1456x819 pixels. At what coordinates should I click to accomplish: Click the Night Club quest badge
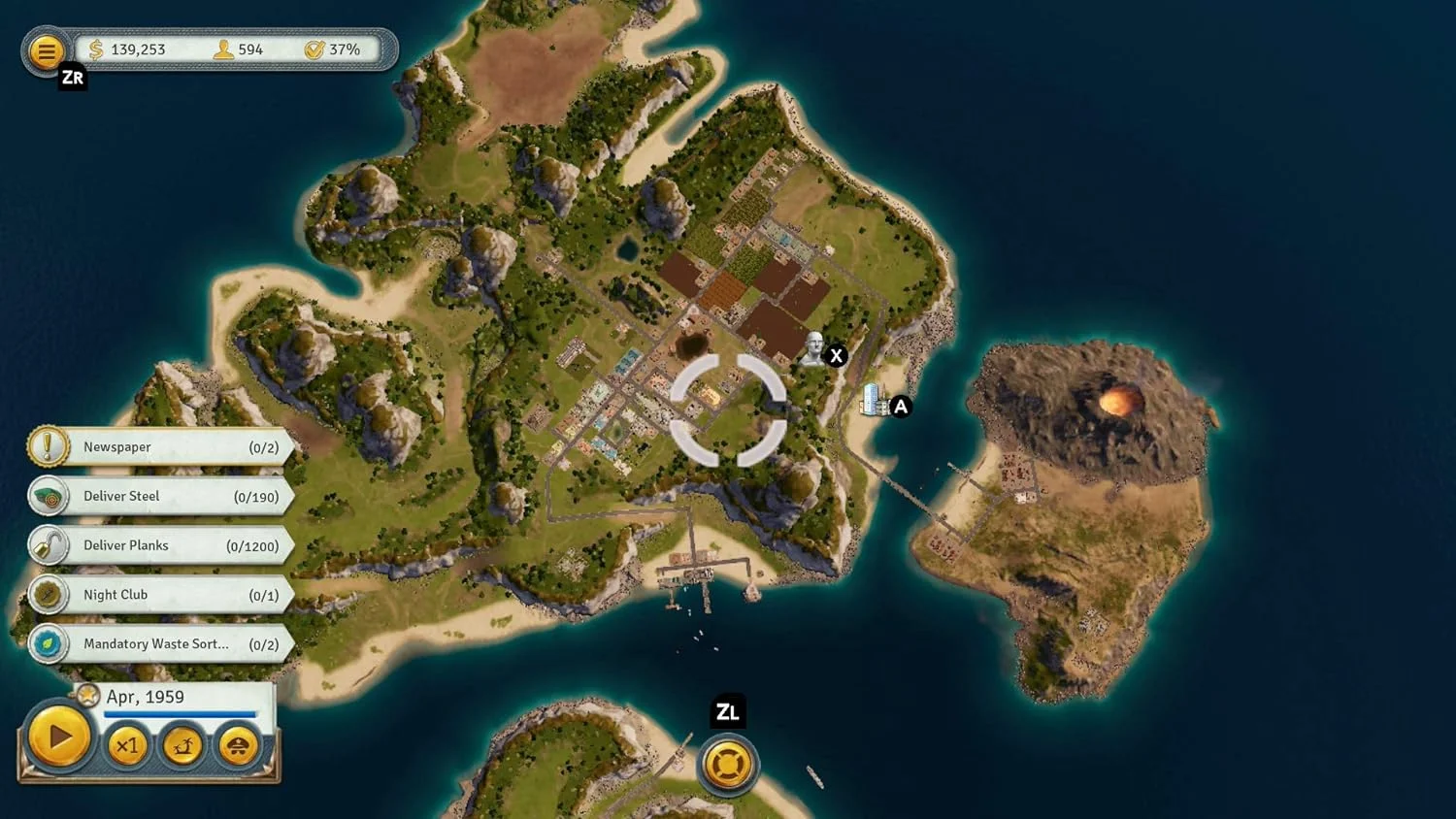[x=49, y=594]
